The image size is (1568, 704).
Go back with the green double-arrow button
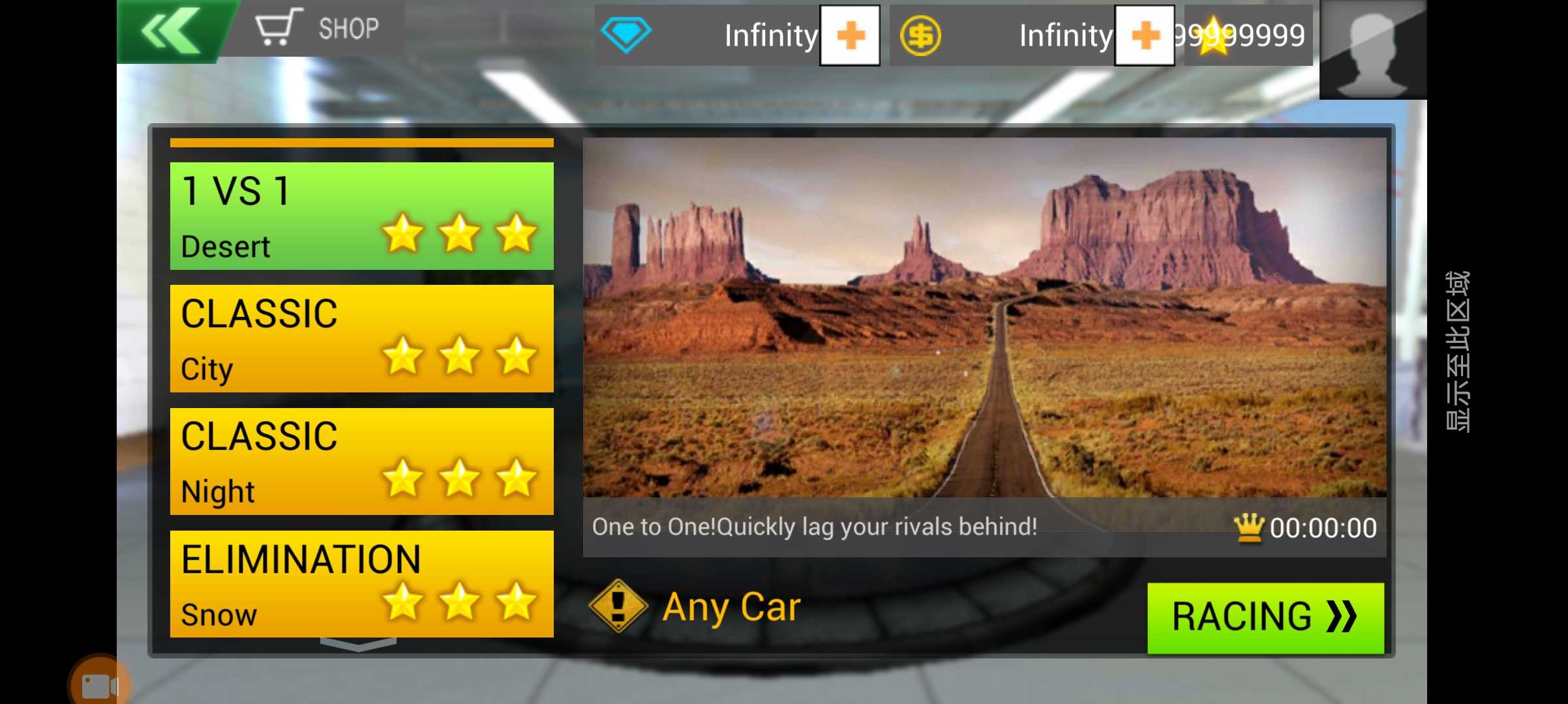coord(171,31)
